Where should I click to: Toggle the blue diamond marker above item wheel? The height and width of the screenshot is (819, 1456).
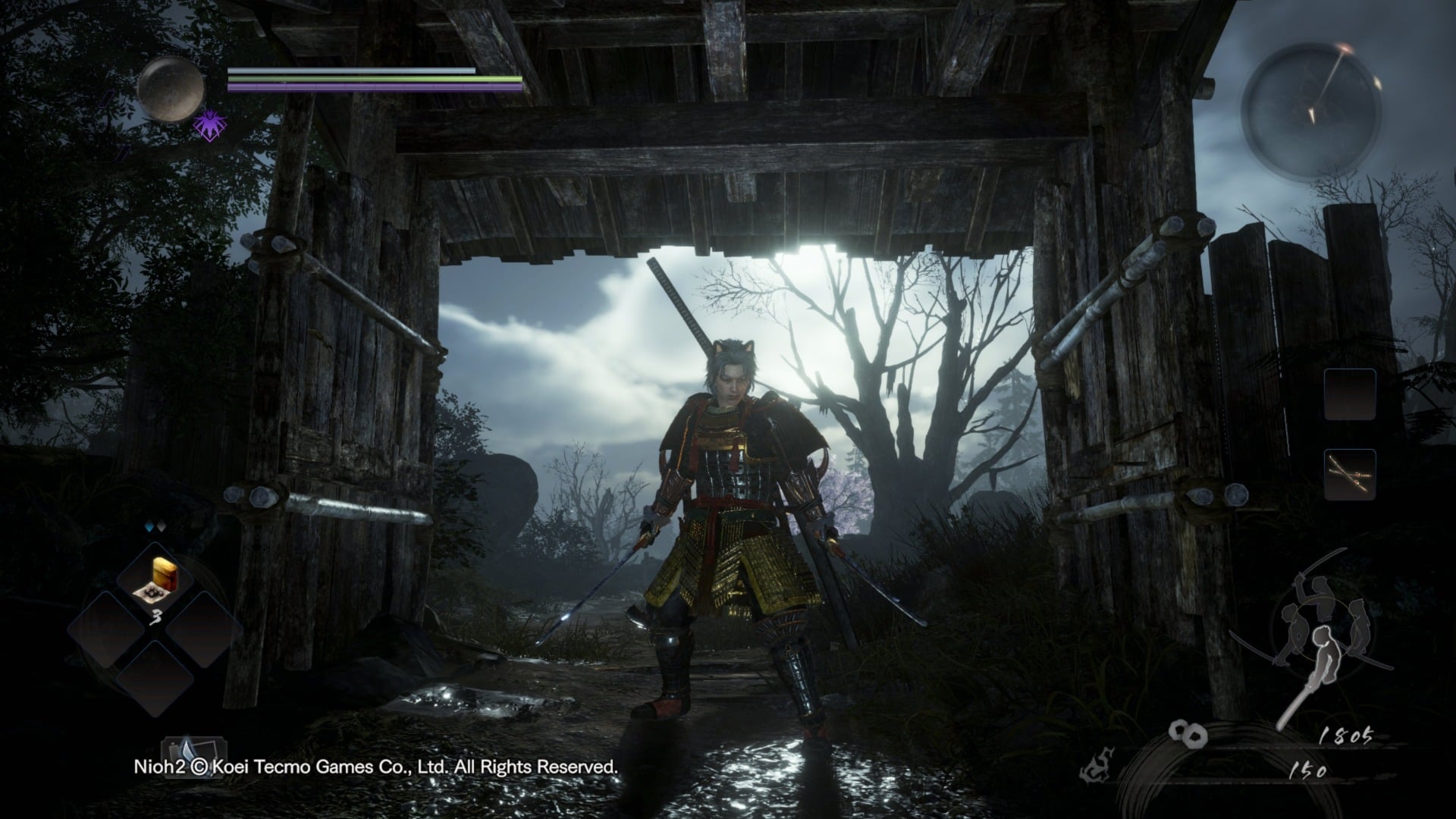coord(149,525)
